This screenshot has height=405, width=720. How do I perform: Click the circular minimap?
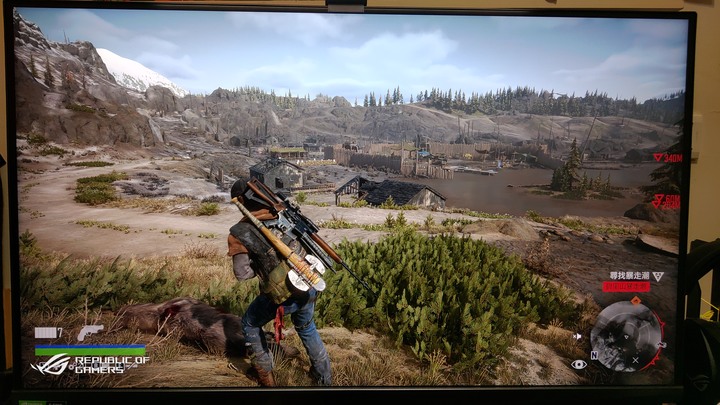click(627, 334)
